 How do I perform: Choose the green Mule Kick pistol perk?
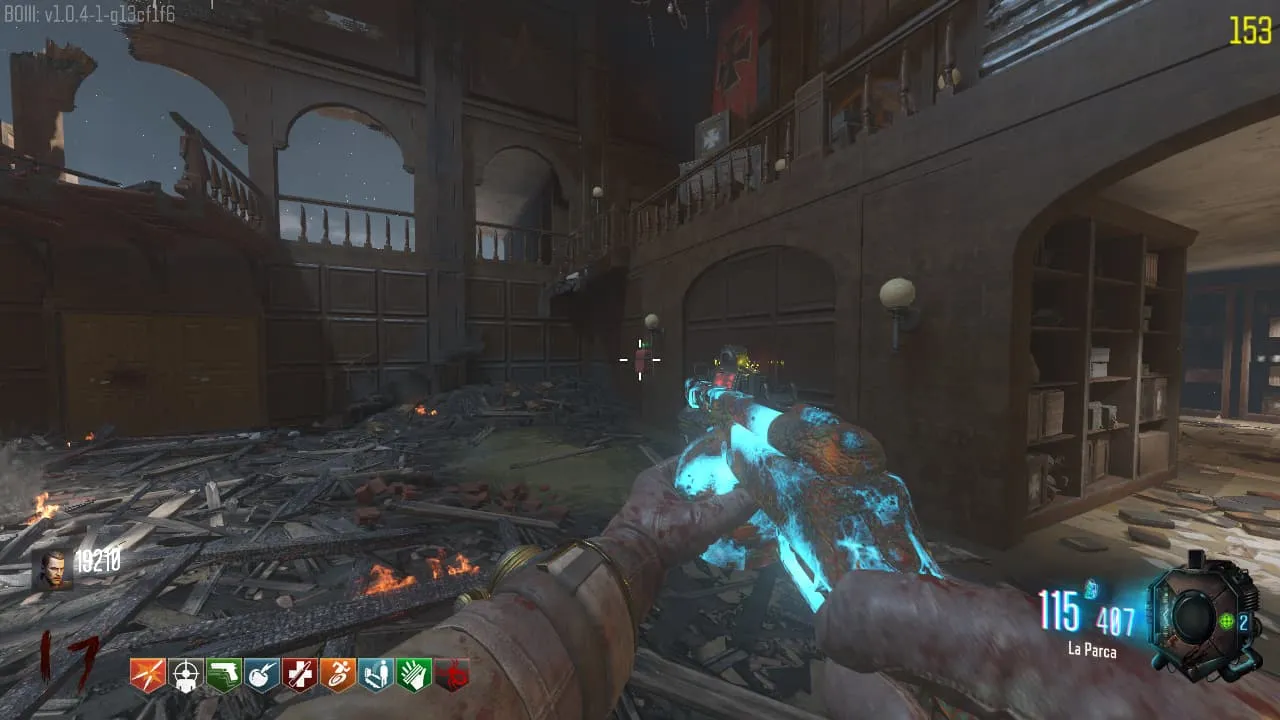coord(224,675)
